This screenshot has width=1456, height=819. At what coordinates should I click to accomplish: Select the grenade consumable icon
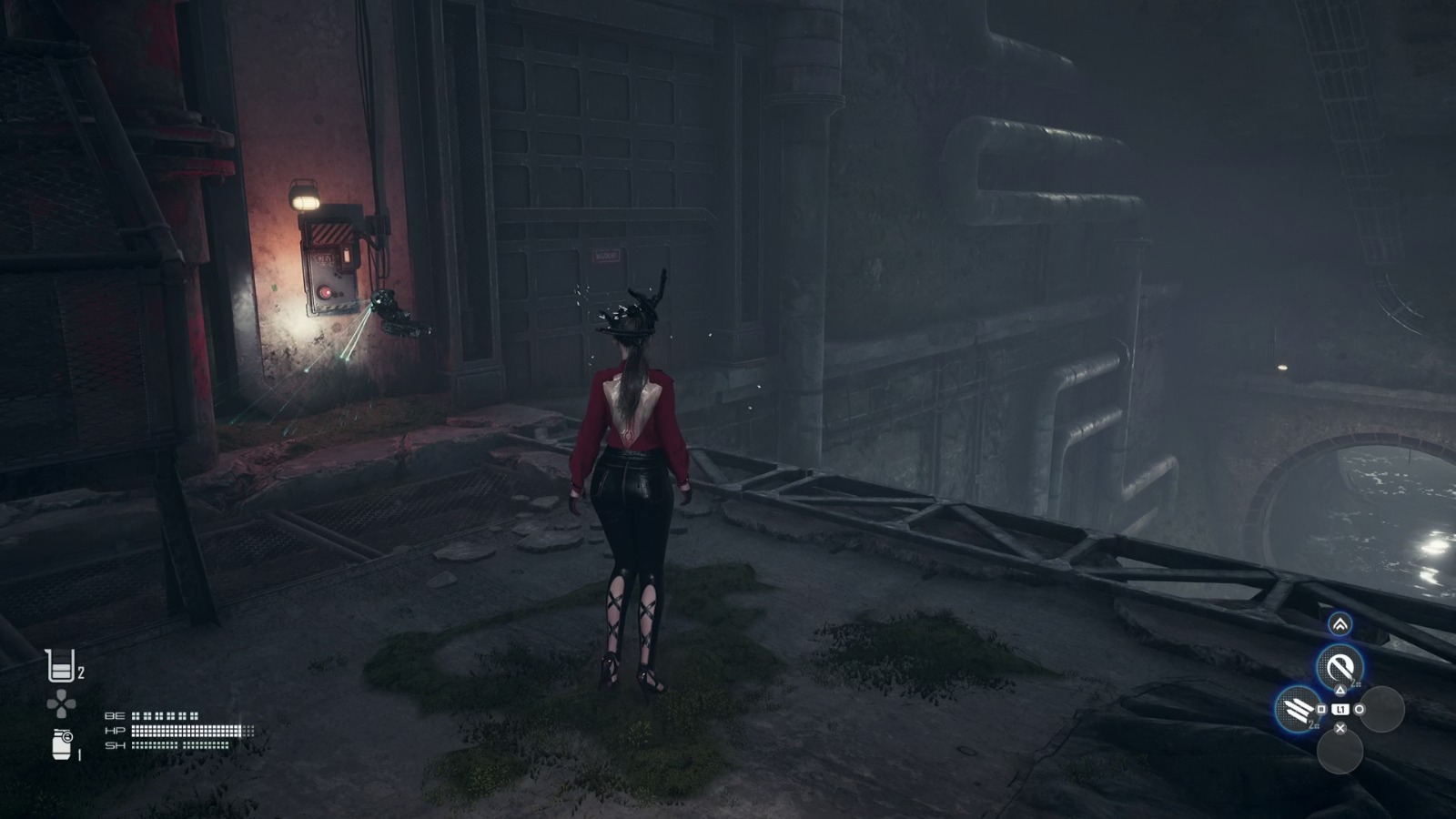click(60, 743)
